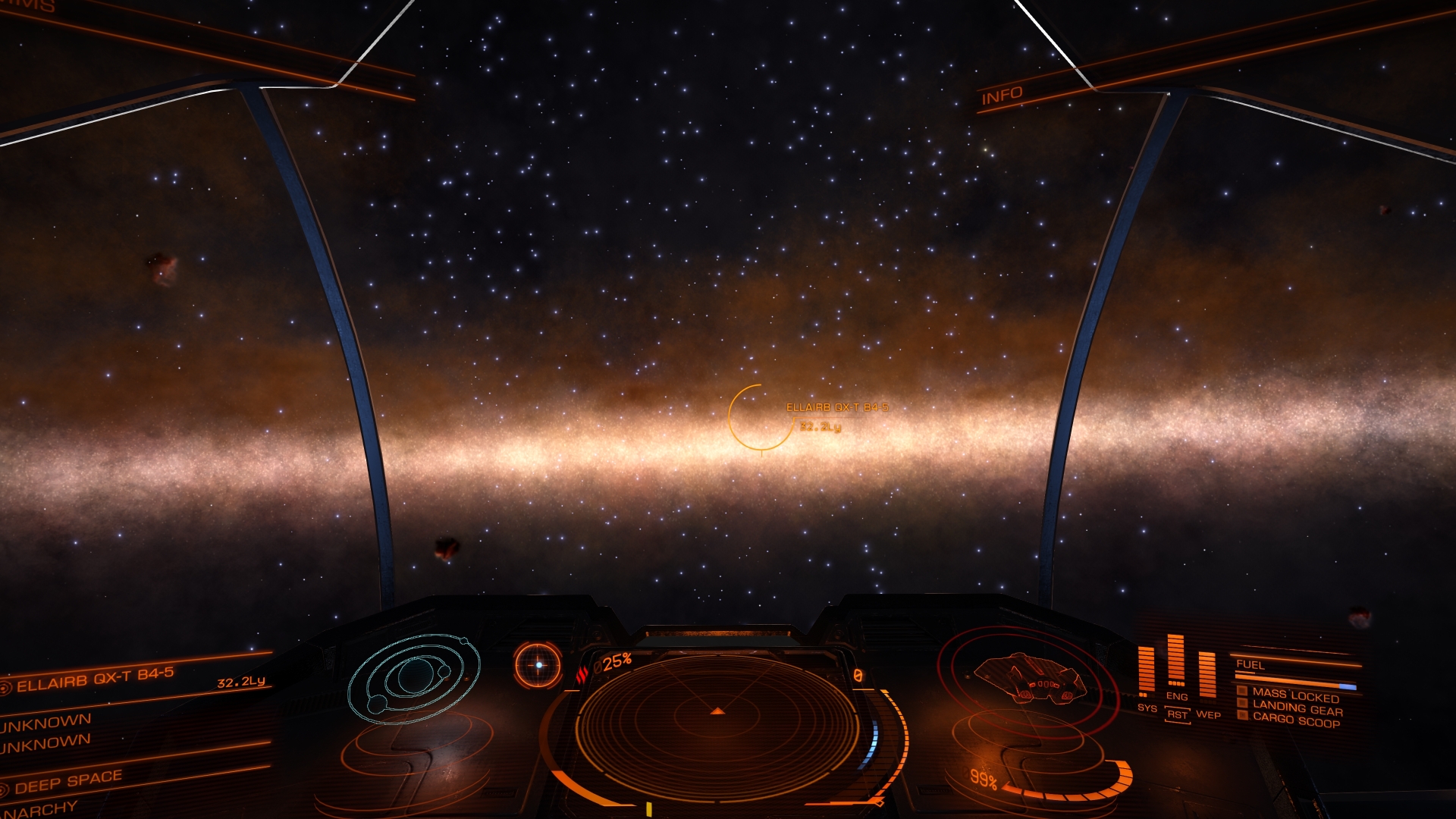Click the target system orbit hologram
This screenshot has width=1456, height=819.
coord(414,677)
